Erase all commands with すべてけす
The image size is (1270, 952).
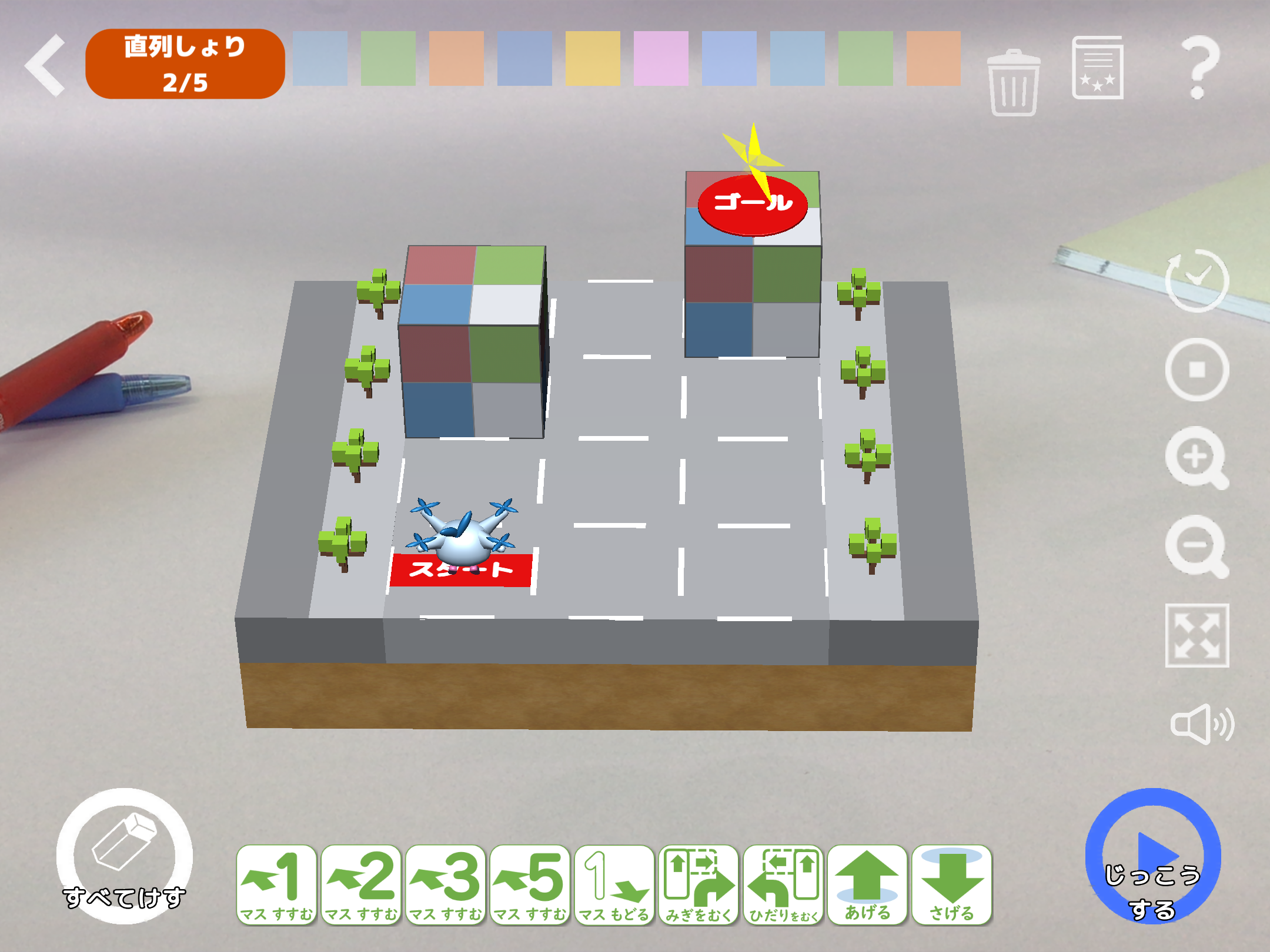(x=124, y=856)
